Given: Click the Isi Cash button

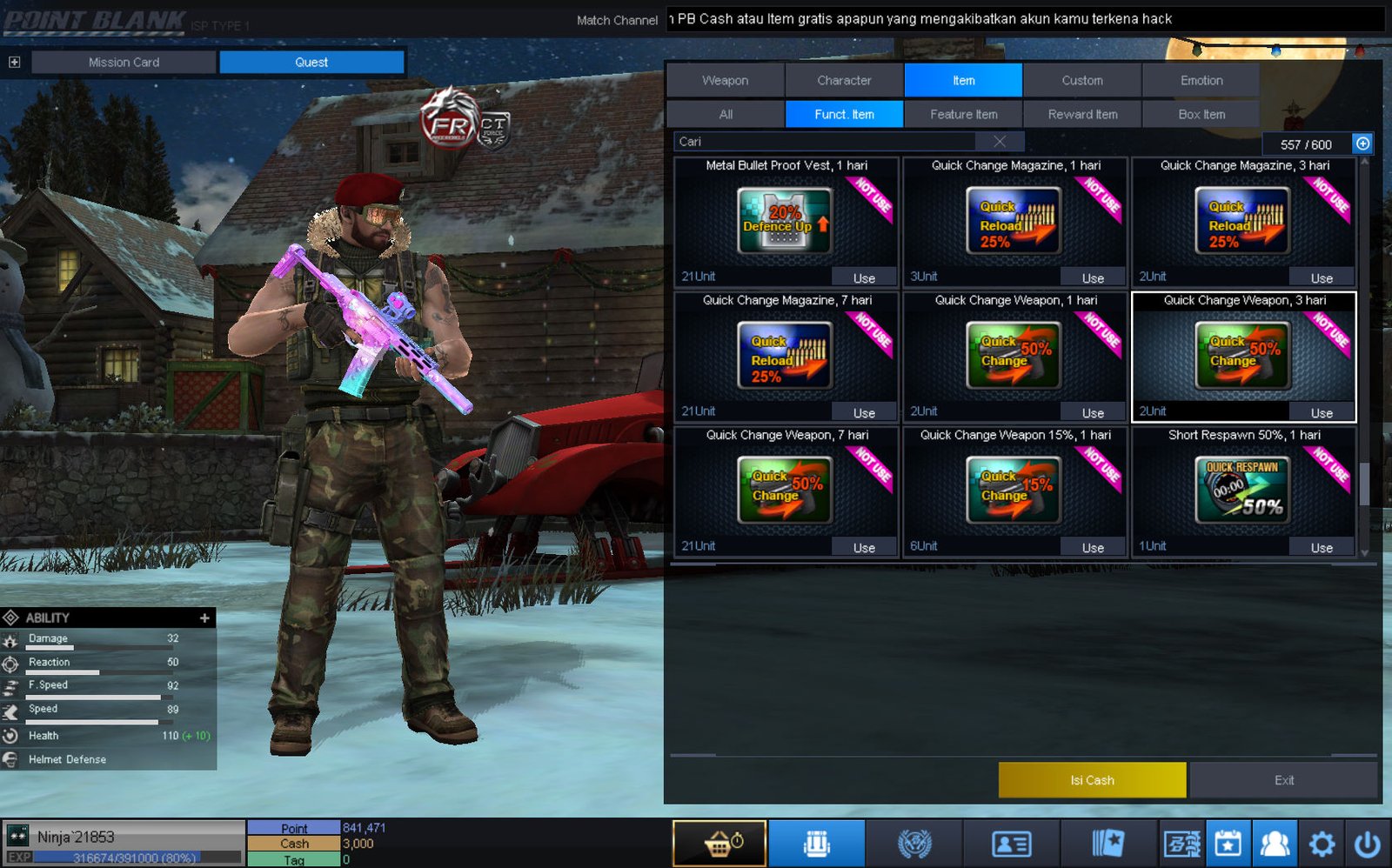Looking at the screenshot, I should click(1092, 780).
